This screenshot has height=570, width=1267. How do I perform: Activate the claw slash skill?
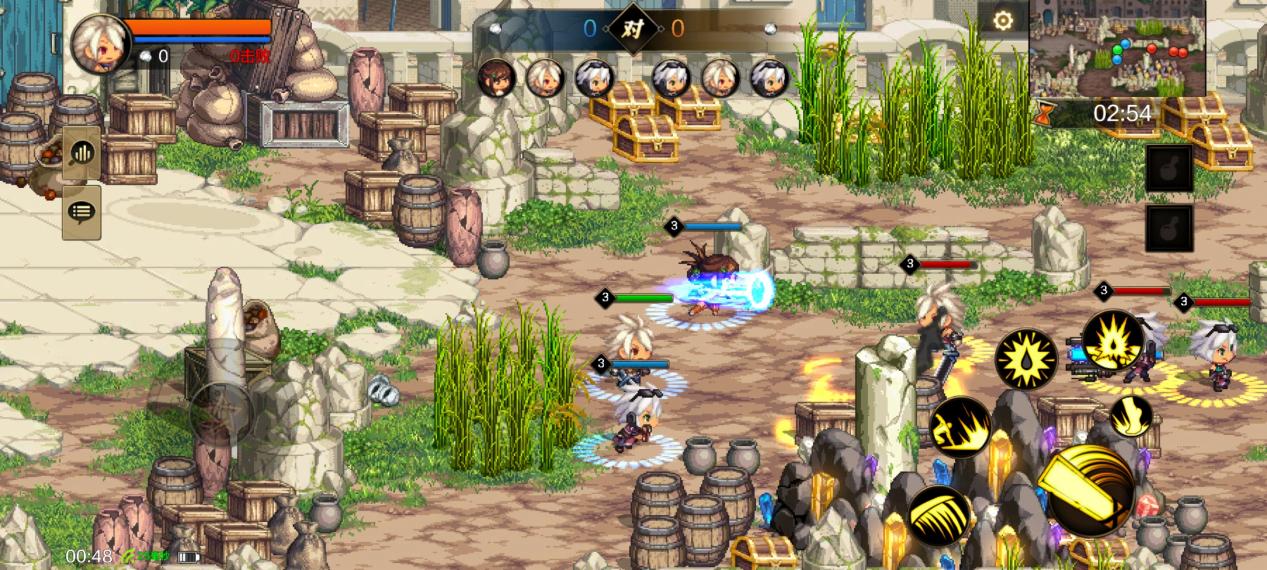pyautogui.click(x=939, y=515)
